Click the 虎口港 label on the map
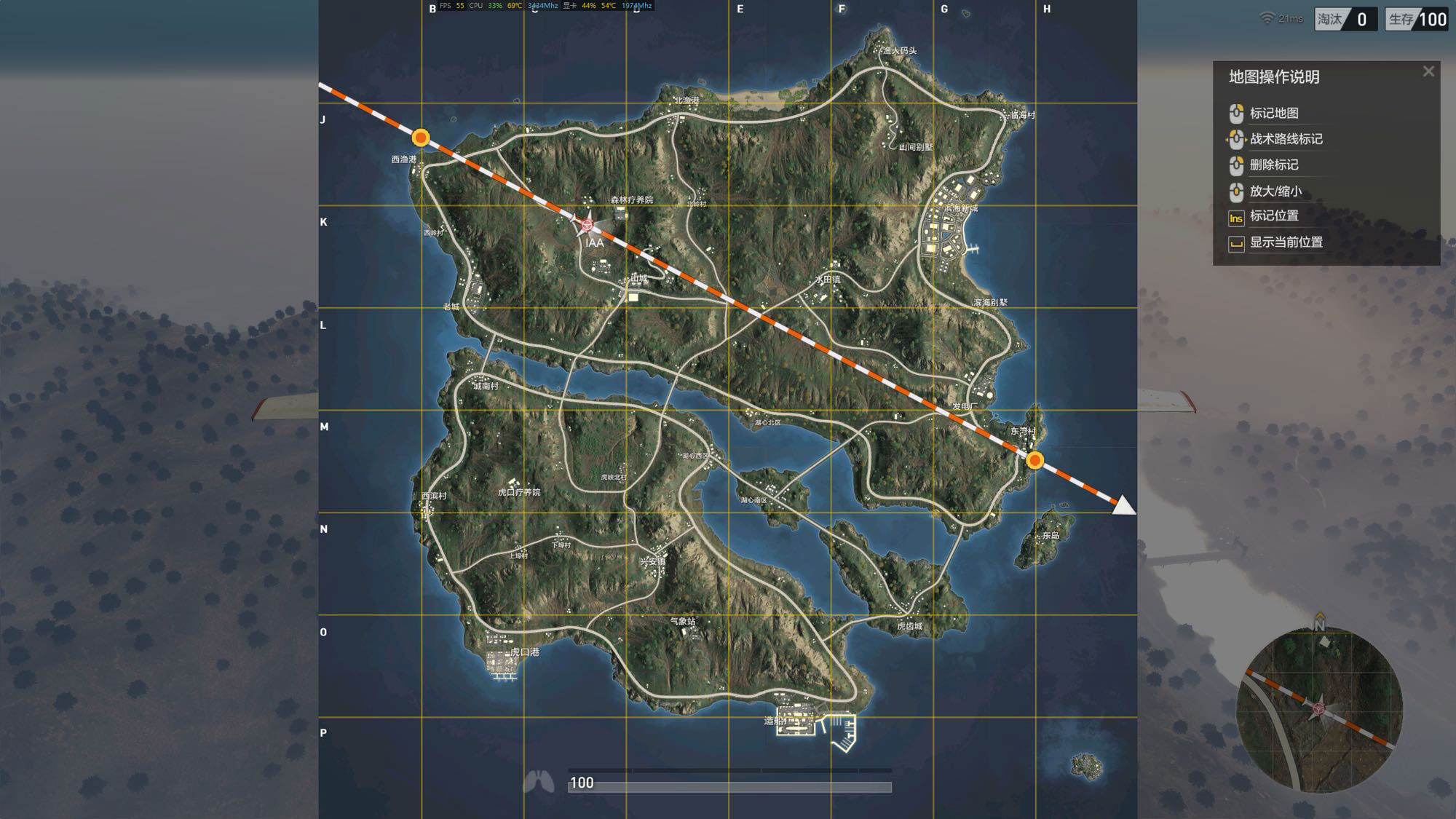The height and width of the screenshot is (819, 1456). pyautogui.click(x=524, y=652)
